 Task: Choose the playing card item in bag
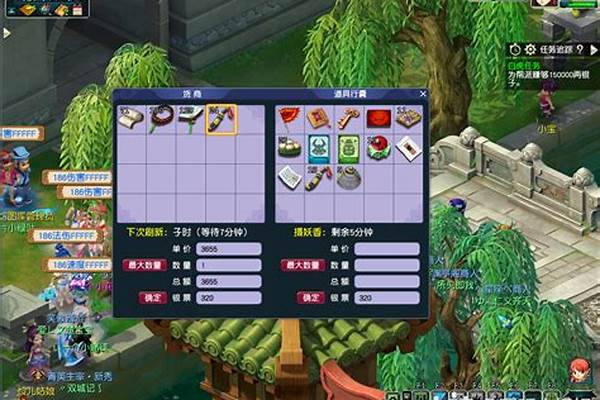[407, 149]
